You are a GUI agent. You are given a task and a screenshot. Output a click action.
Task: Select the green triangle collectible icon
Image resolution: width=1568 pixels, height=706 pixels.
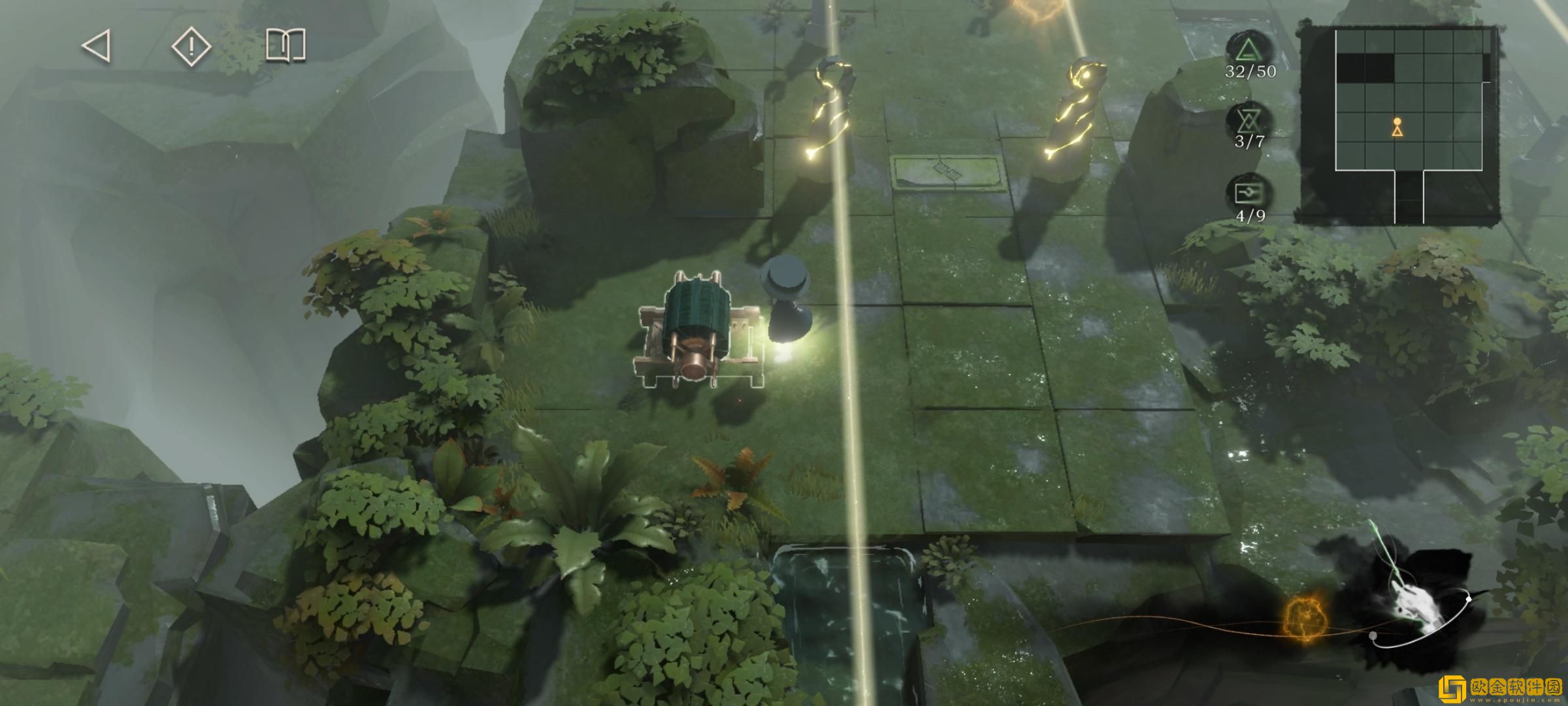pyautogui.click(x=1249, y=51)
